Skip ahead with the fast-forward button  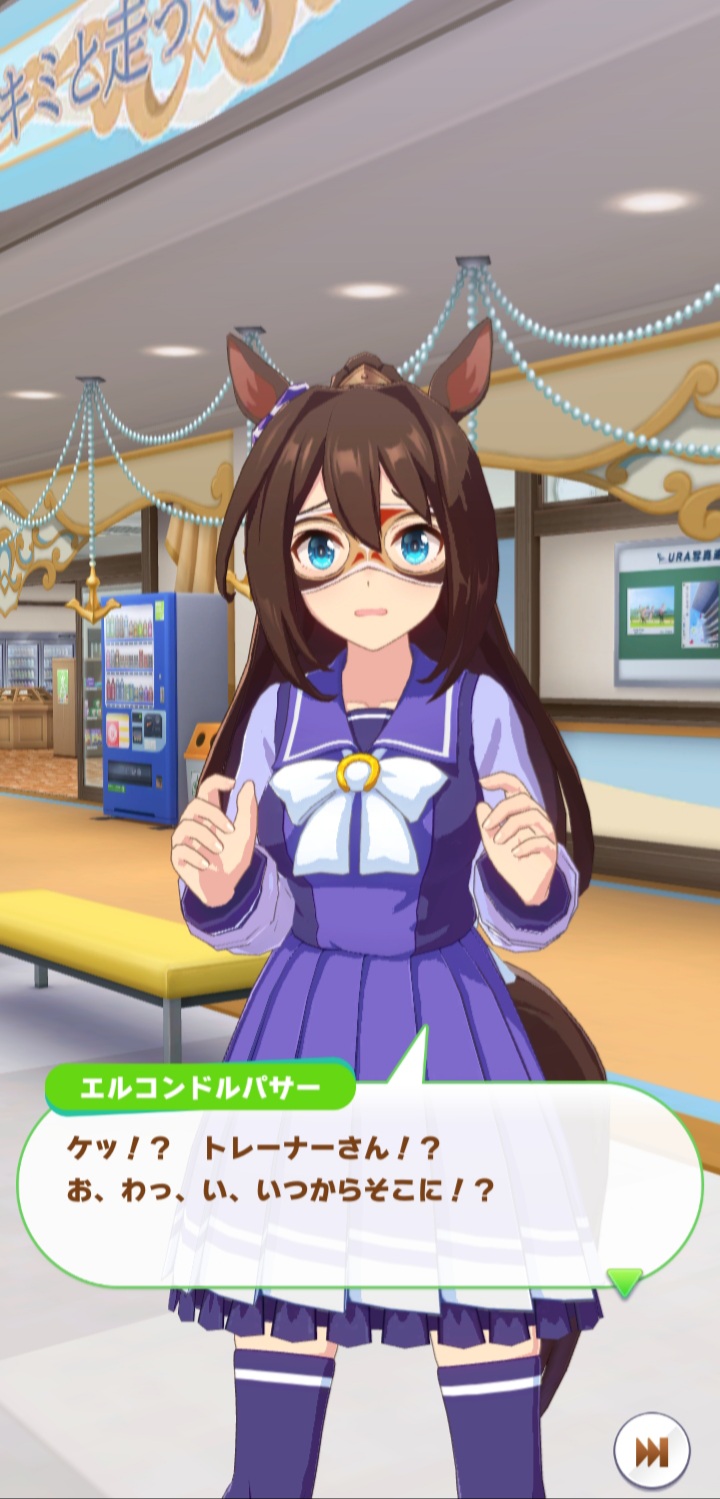pos(652,1450)
